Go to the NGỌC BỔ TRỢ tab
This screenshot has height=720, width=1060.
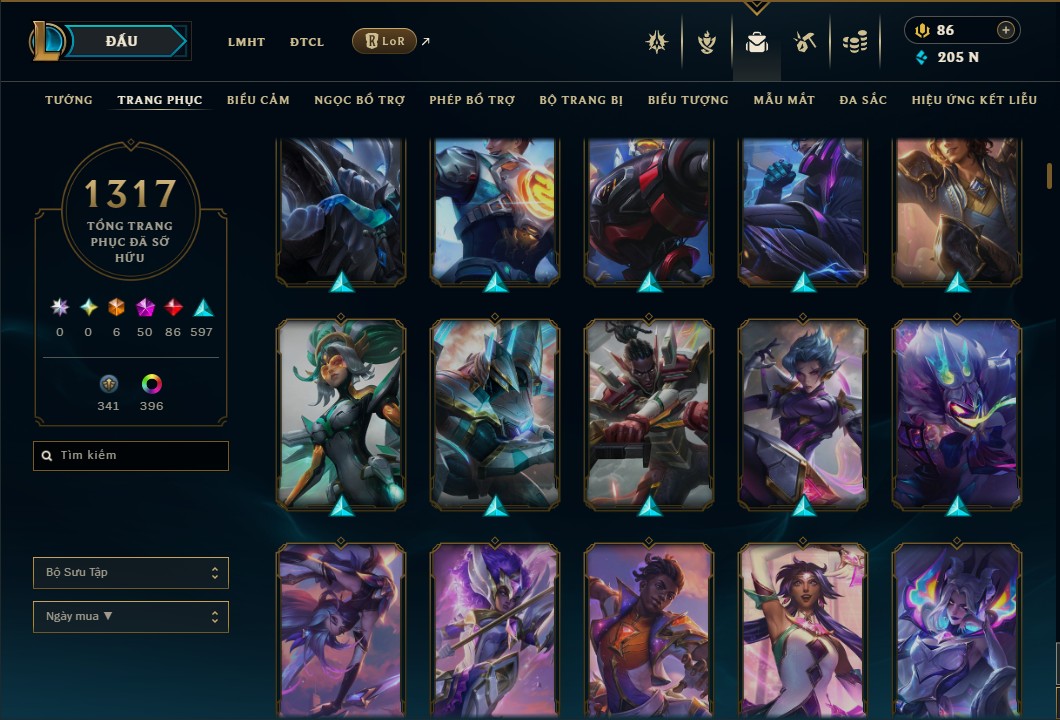coord(359,100)
